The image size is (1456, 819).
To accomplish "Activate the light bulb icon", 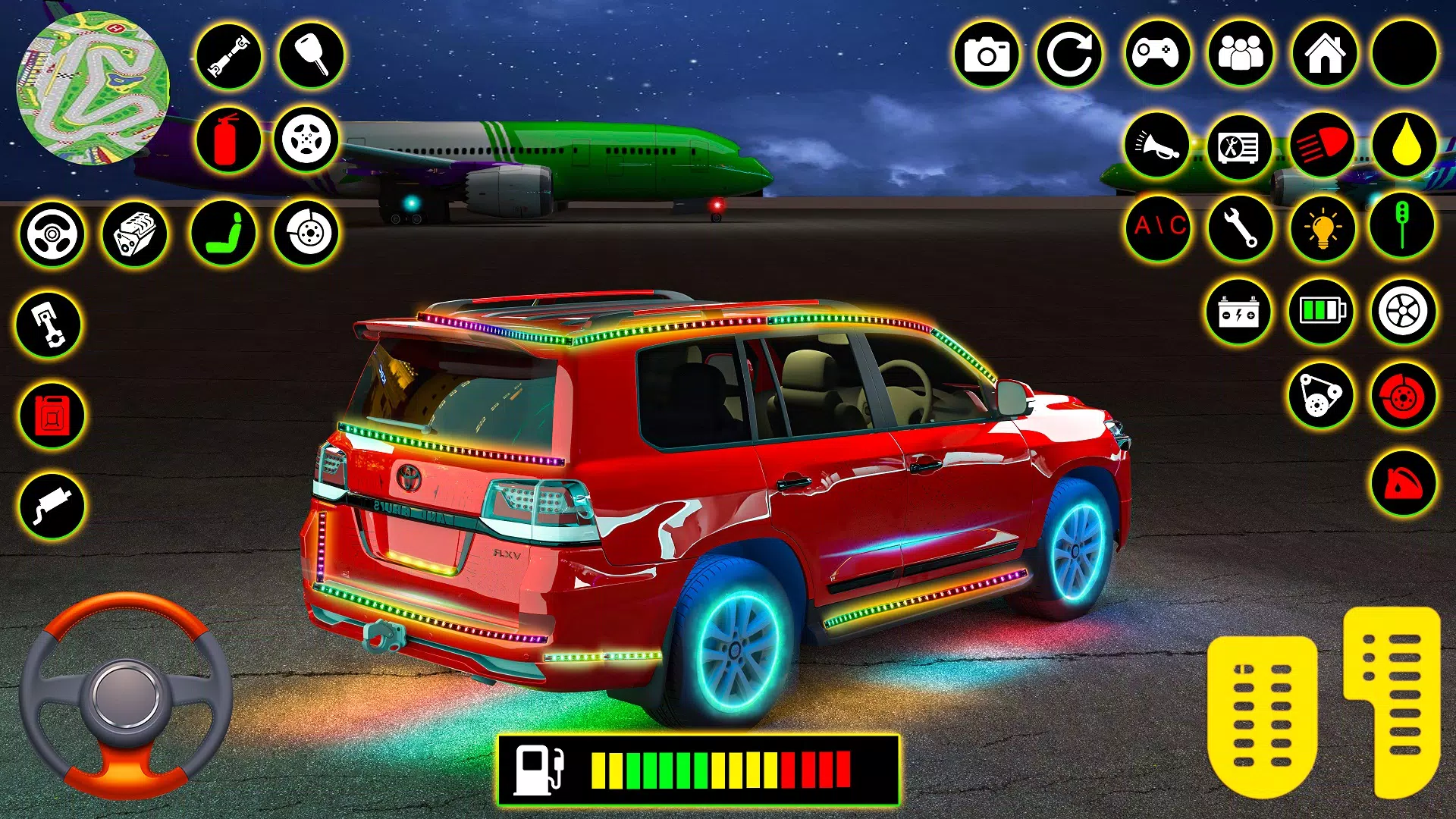I will click(x=1323, y=227).
